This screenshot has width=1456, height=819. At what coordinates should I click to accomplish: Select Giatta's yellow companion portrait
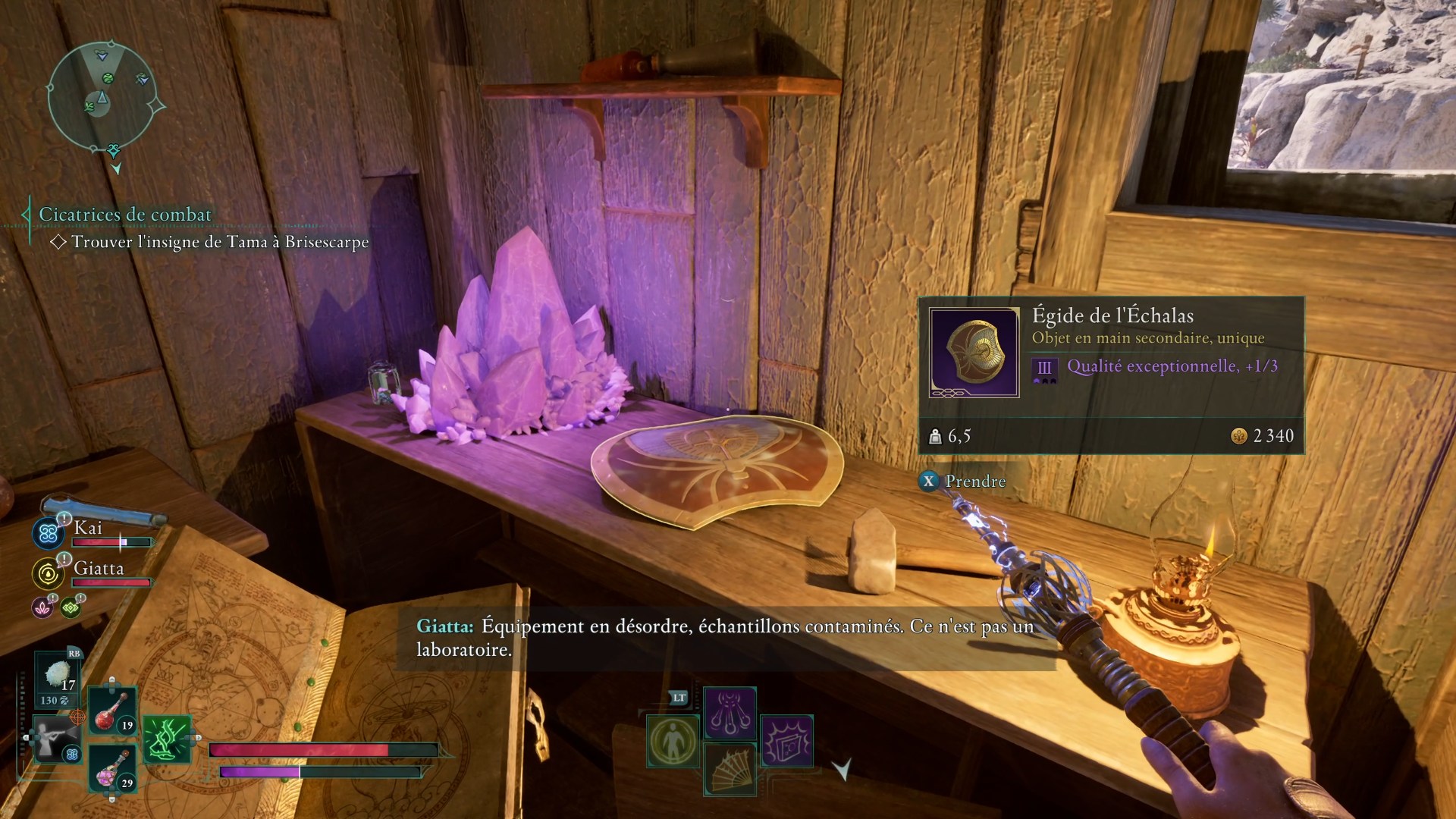point(48,574)
